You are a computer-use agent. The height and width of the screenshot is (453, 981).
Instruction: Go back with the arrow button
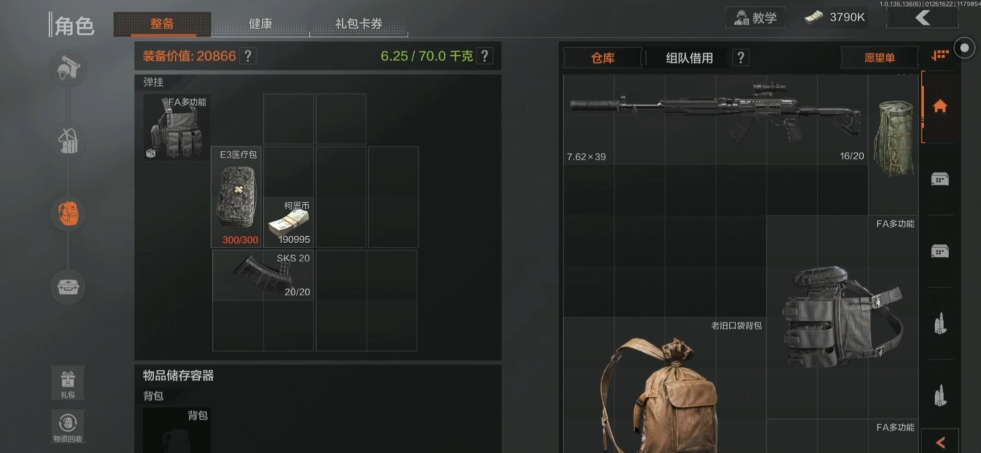922,17
